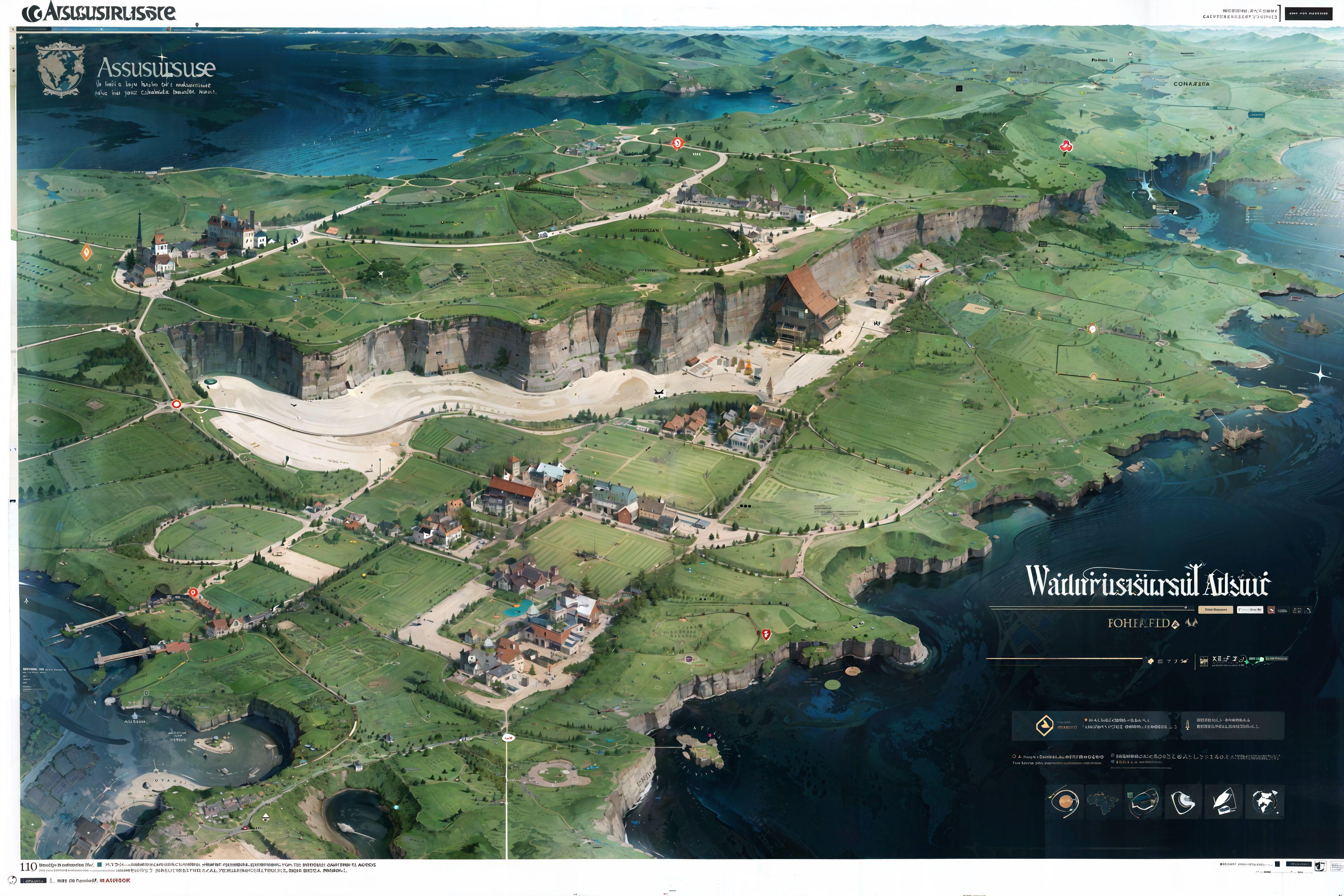Select the orange diamond marker near the castle
The width and height of the screenshot is (1344, 896).
(x=86, y=252)
